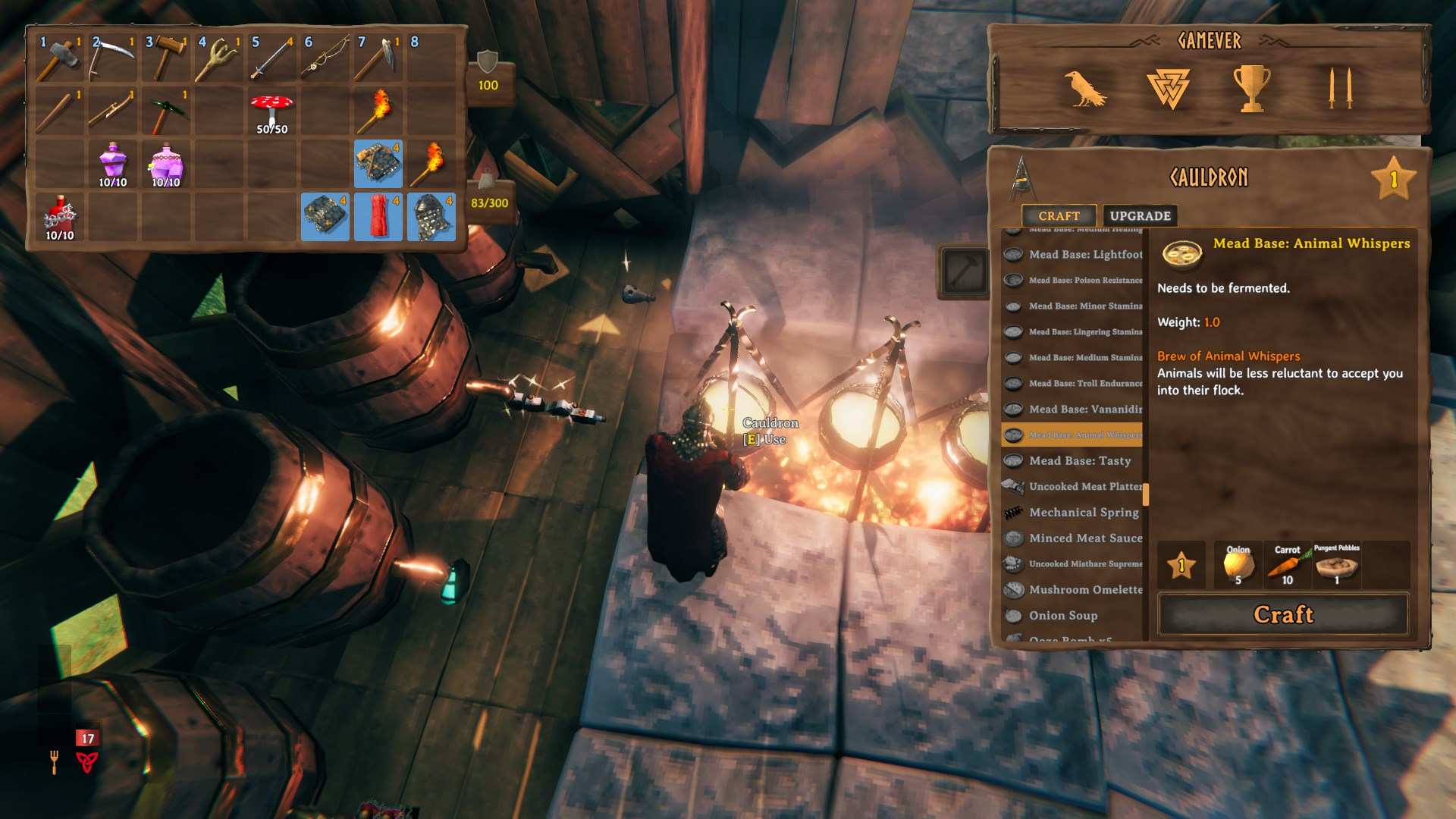Select the Onion Soup recipe

point(1062,615)
